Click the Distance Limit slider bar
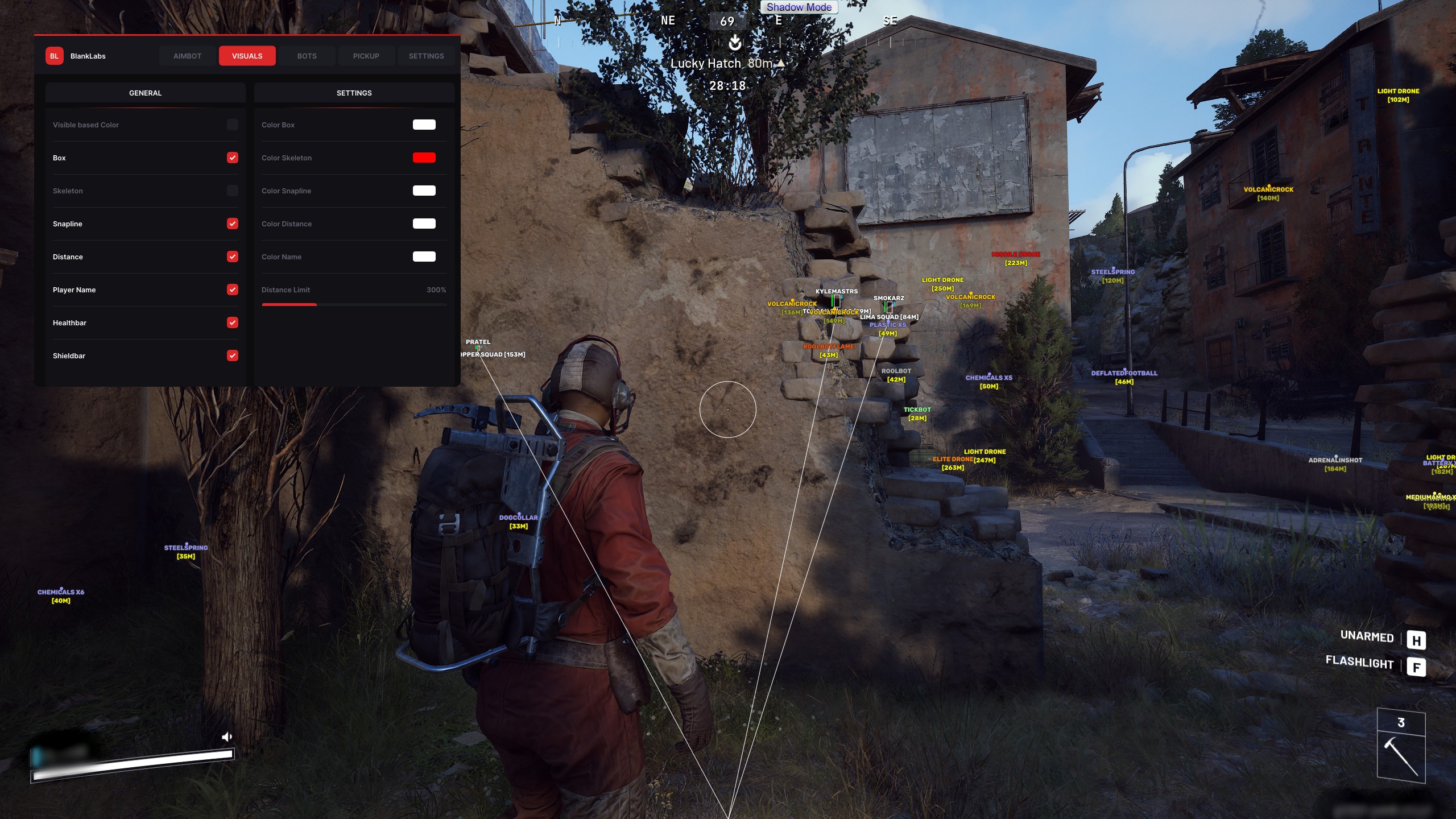This screenshot has height=819, width=1456. click(x=354, y=305)
